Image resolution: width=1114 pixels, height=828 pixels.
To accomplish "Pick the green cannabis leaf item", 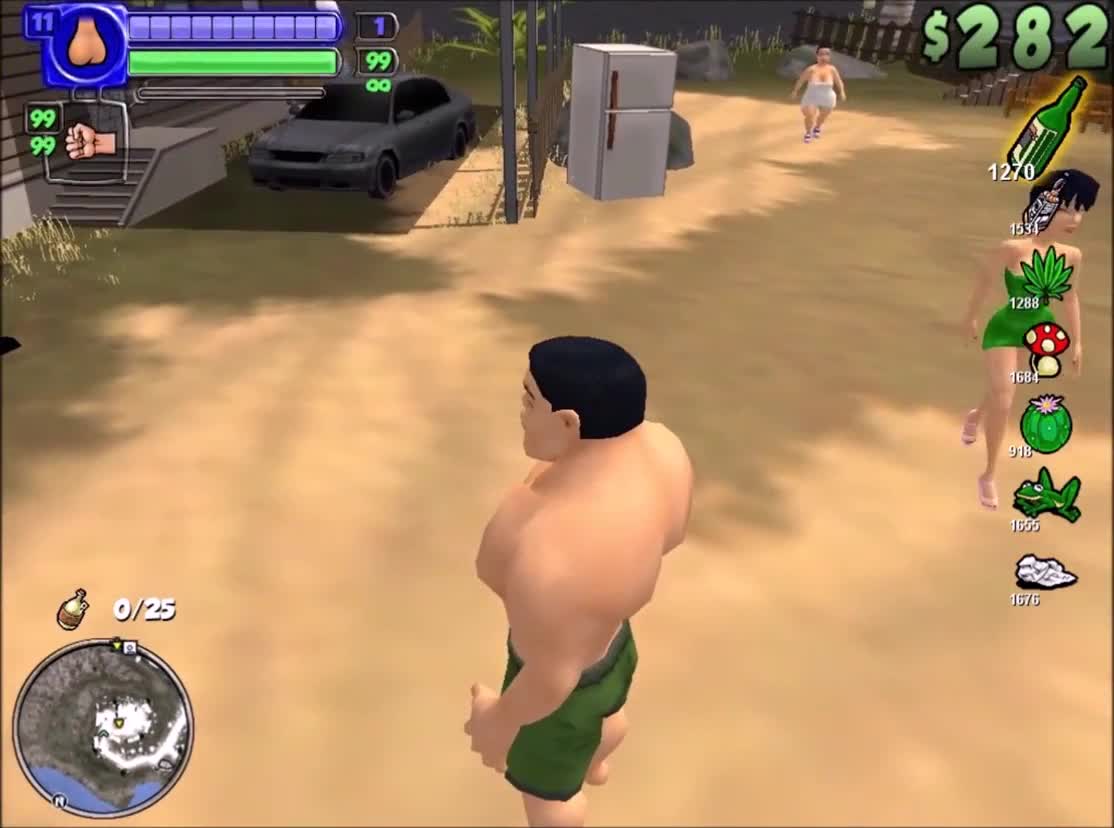I will (x=1045, y=273).
